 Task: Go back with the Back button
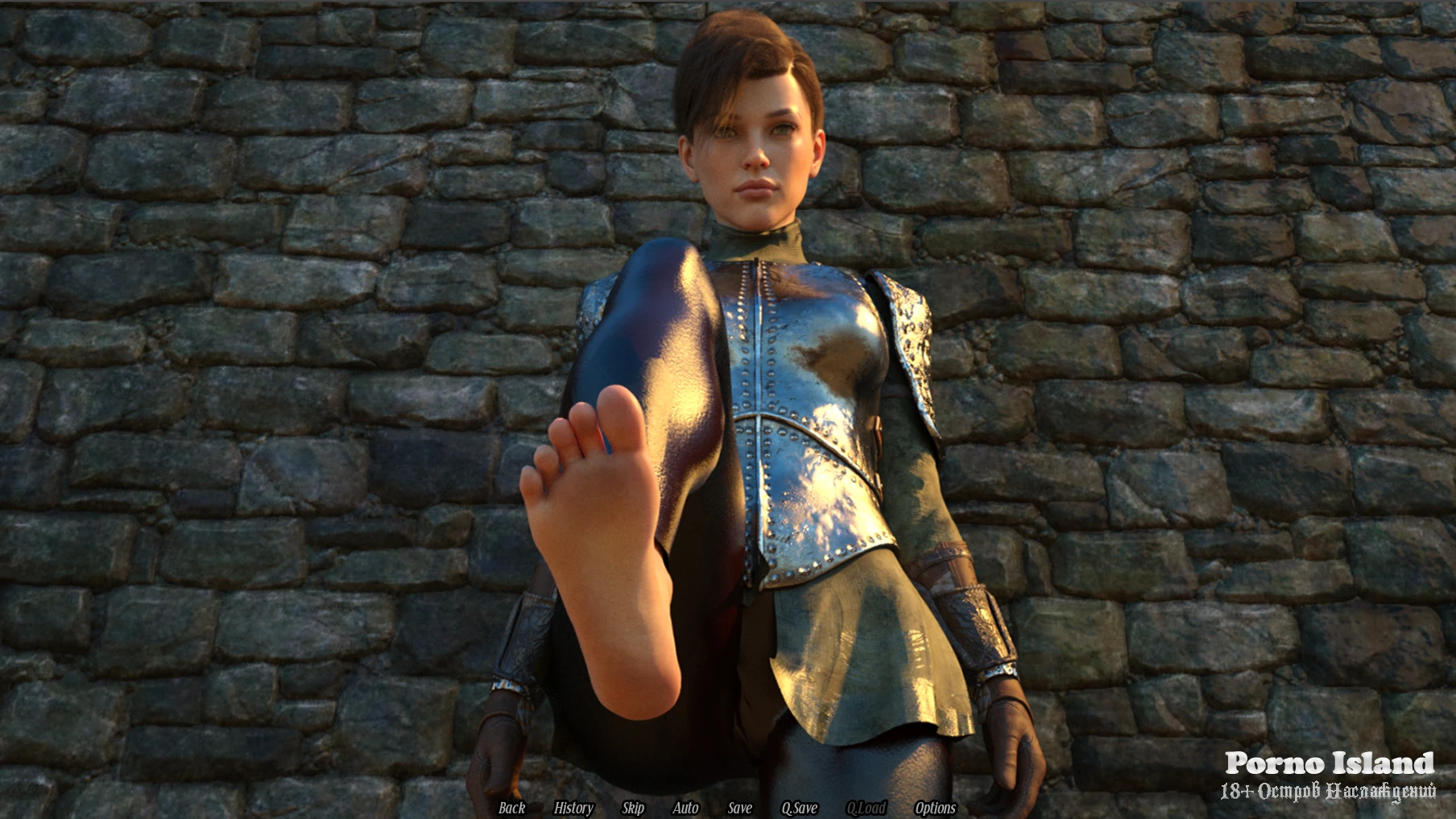click(x=511, y=808)
